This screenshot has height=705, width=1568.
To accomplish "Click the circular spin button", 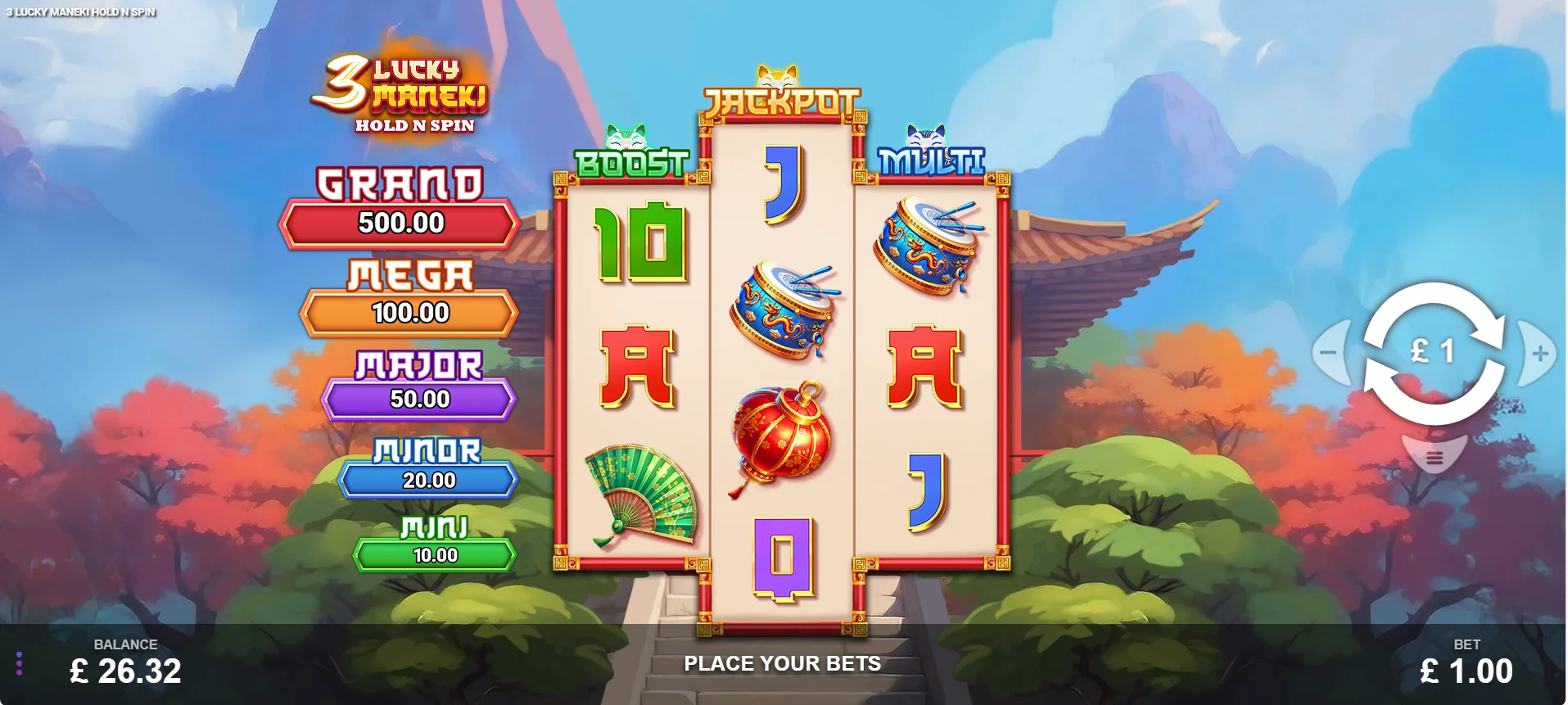I will [1435, 352].
